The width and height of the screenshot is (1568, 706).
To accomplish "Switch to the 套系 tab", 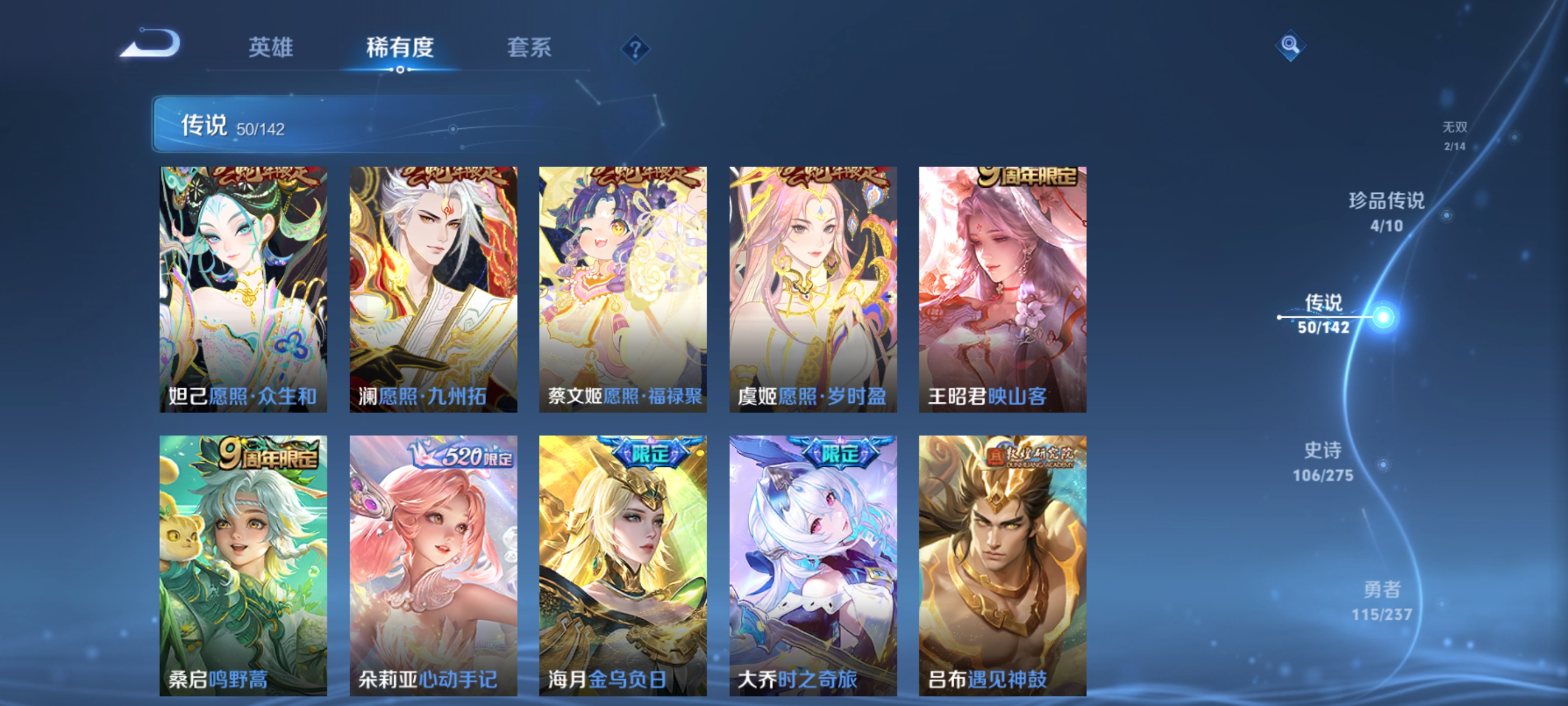I will click(x=528, y=49).
